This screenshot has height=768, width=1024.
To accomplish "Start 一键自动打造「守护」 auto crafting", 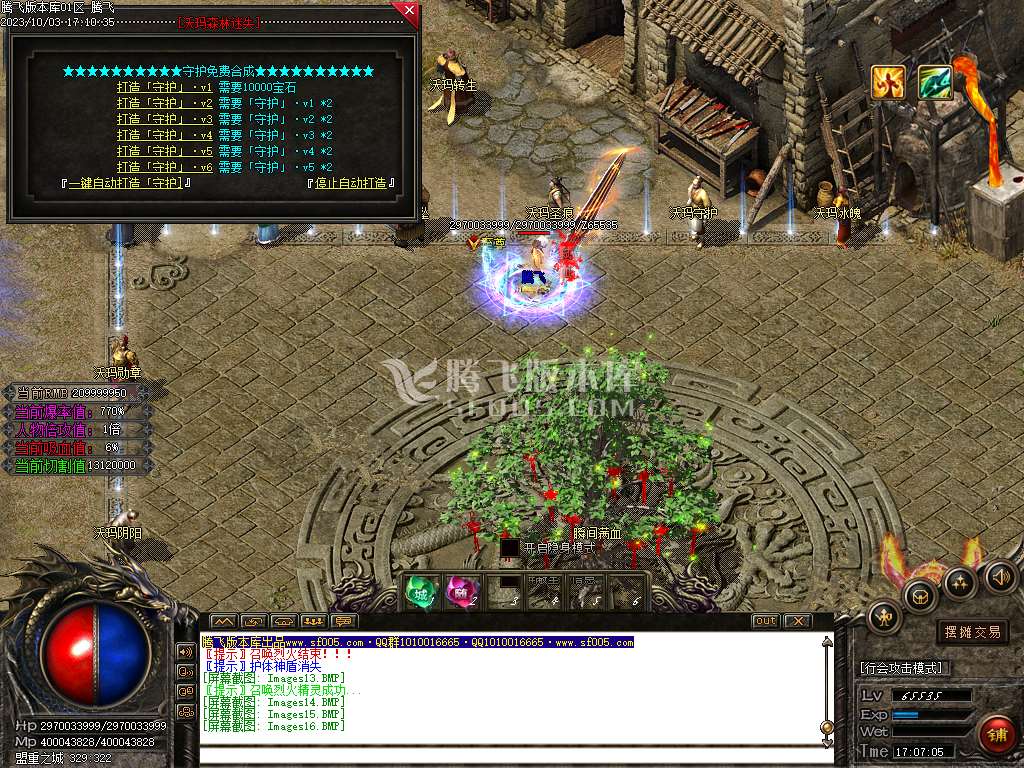I will [126, 183].
